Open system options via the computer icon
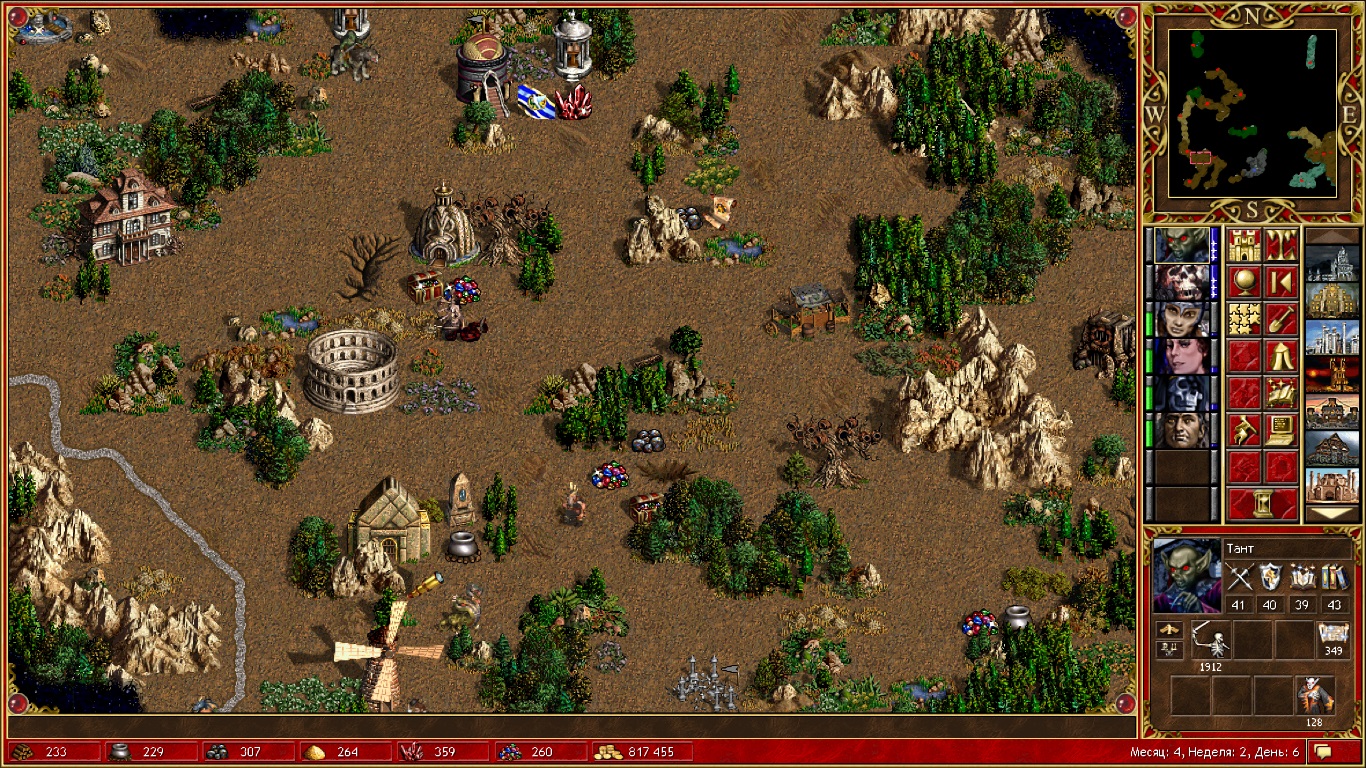The width and height of the screenshot is (1366, 768). pos(1281,430)
